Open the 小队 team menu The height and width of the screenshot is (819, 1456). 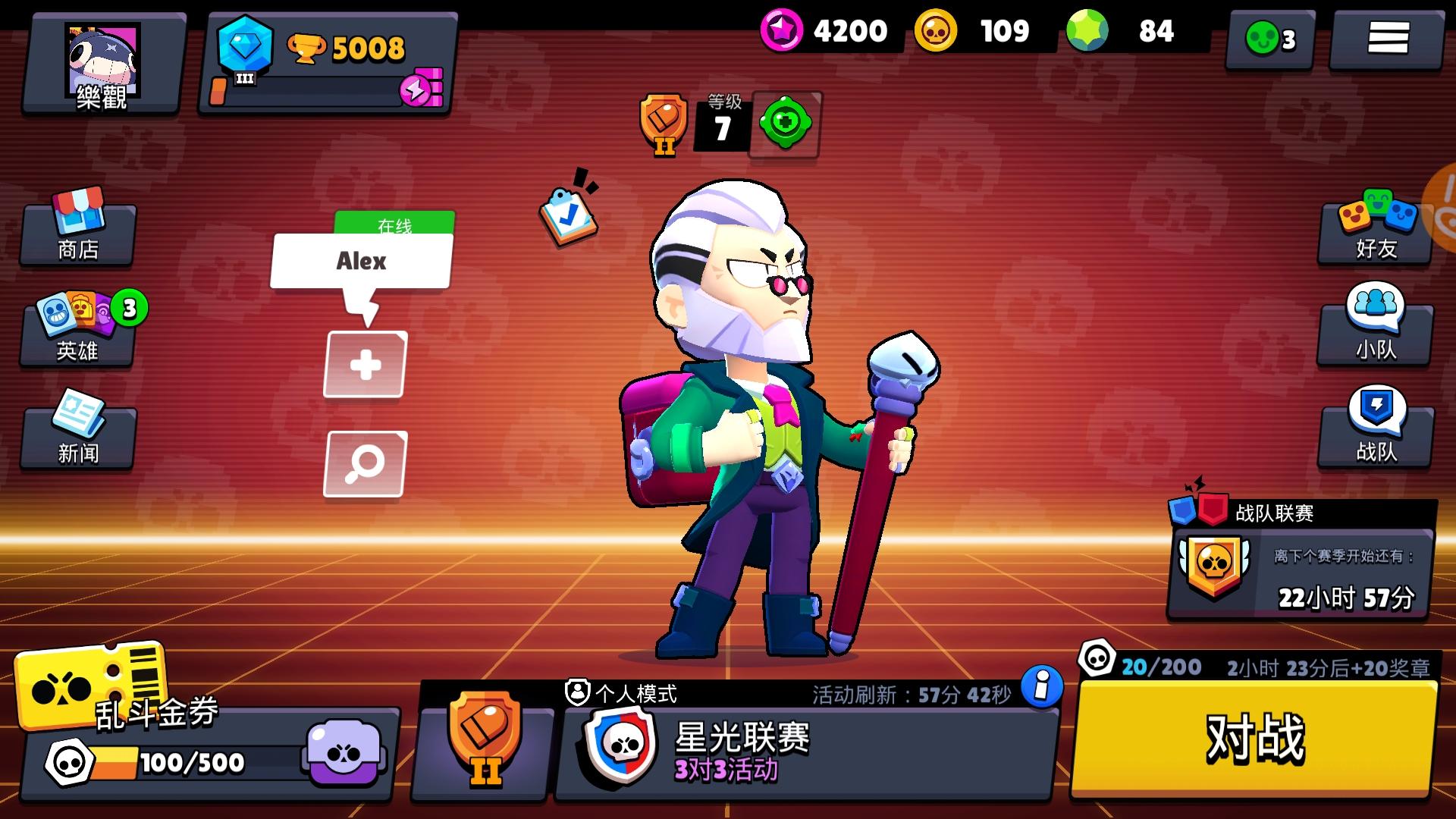click(1376, 326)
